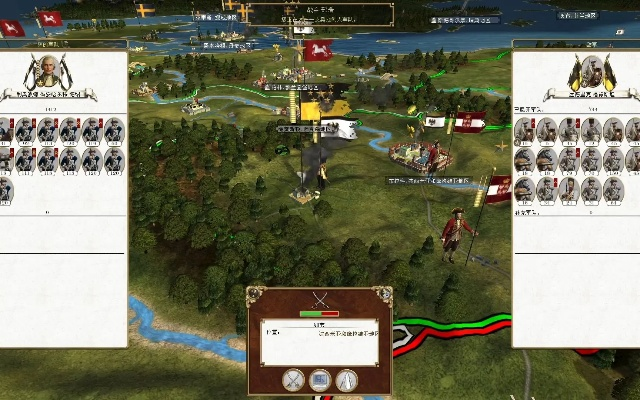Select the left army's general portrait
Viewport: 640px width, 400px height.
pos(47,73)
